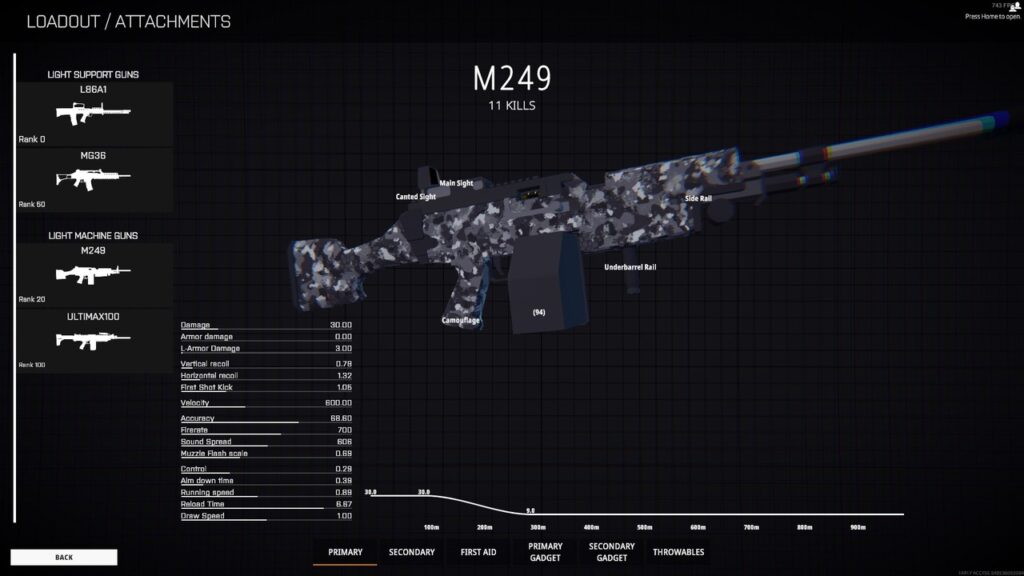The height and width of the screenshot is (576, 1024).
Task: Edit the Main Sight attachment
Action: [x=456, y=184]
